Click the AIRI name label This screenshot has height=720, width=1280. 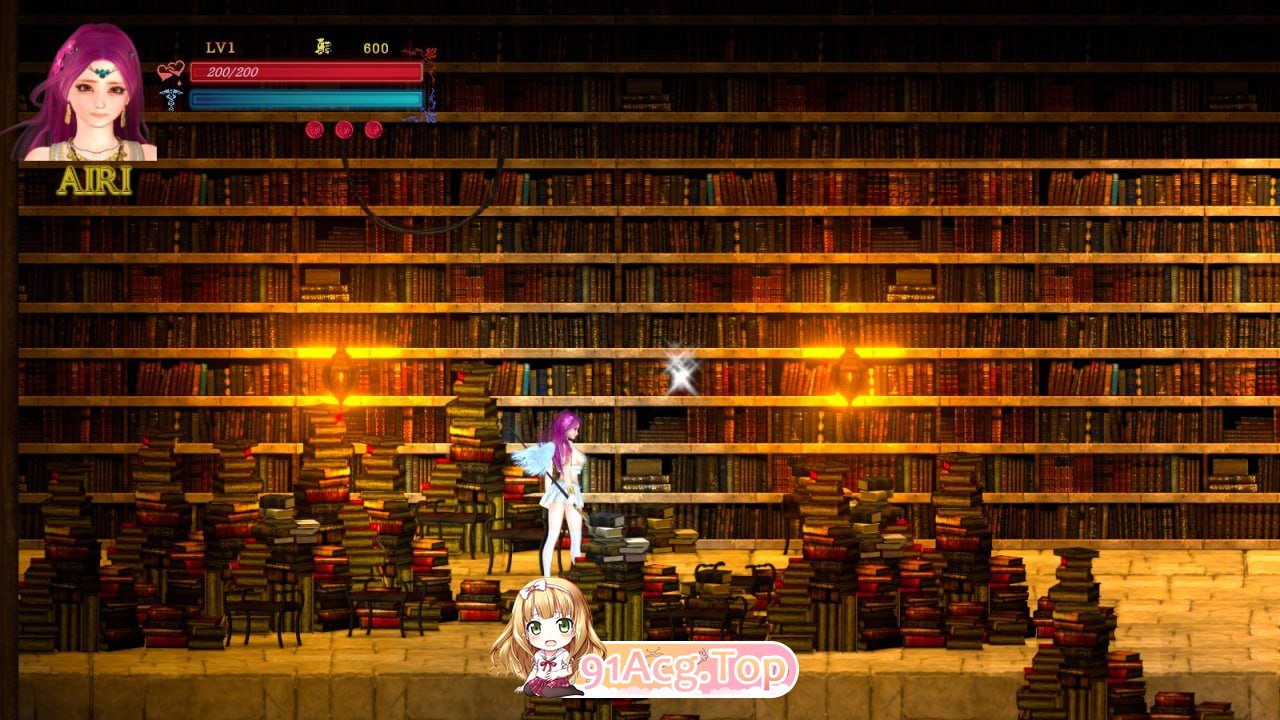(x=97, y=180)
